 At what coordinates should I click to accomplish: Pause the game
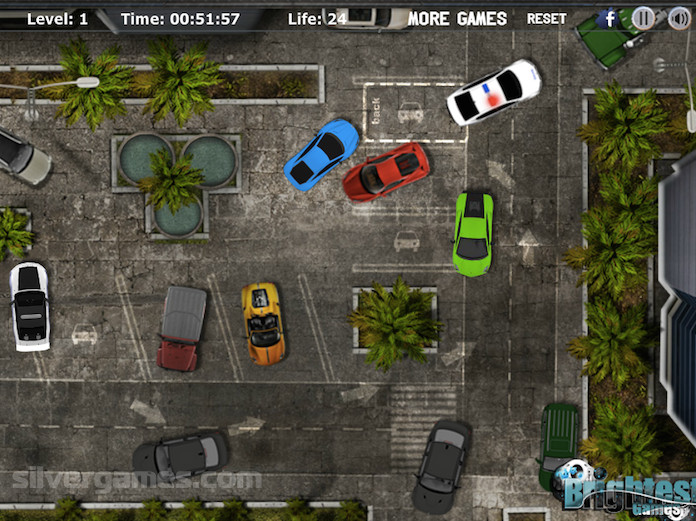click(643, 18)
